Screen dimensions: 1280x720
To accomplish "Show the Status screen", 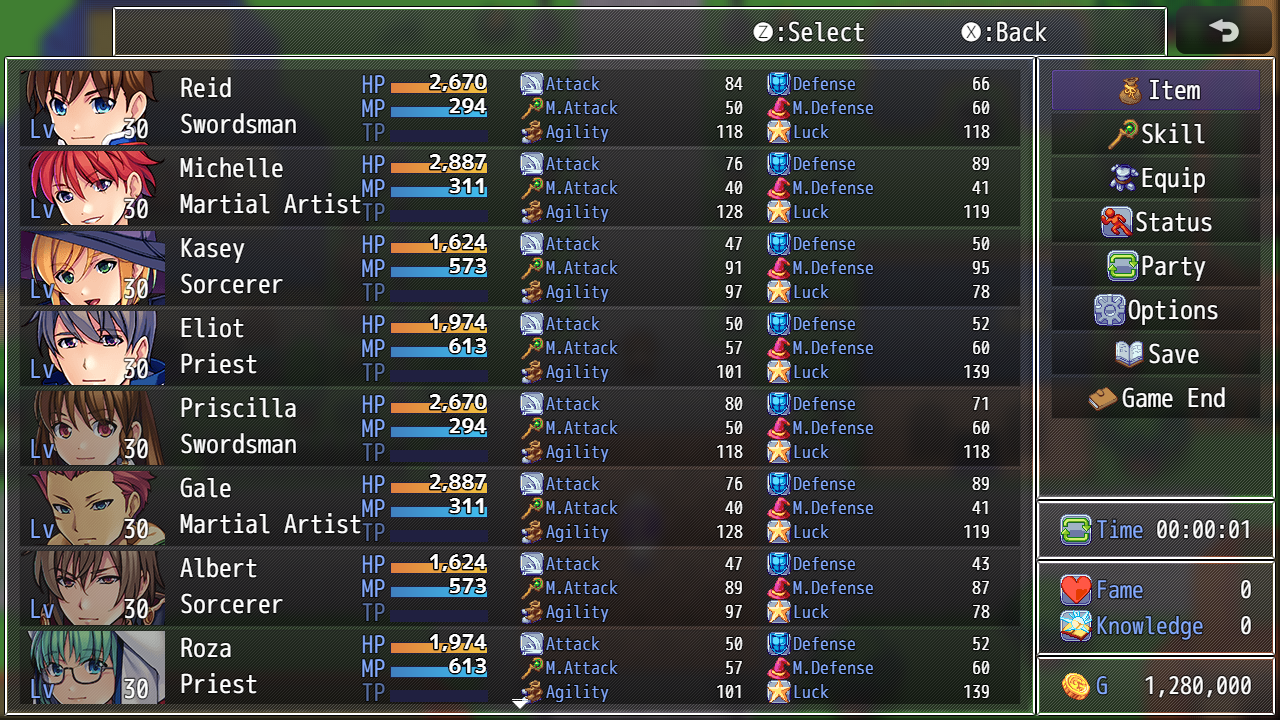I will click(1155, 222).
